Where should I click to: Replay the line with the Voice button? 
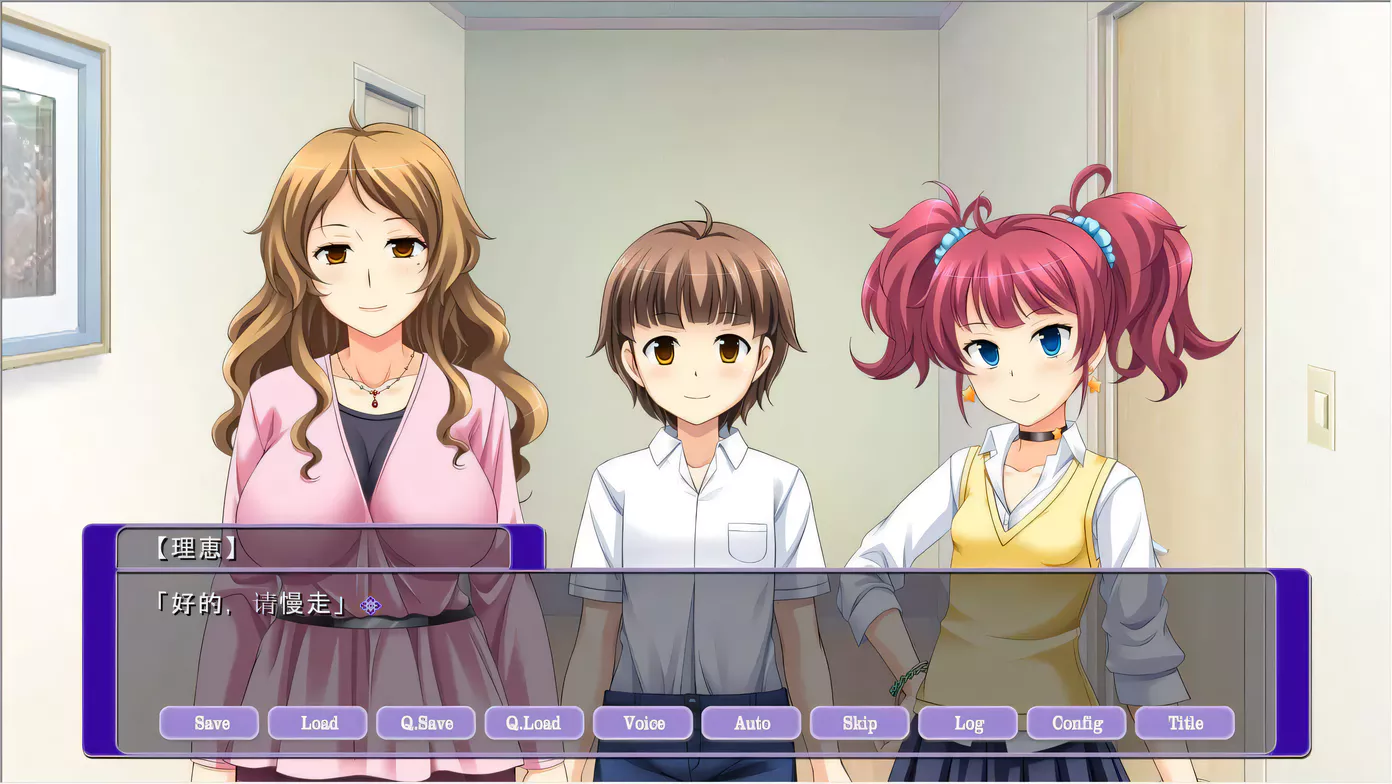click(643, 723)
